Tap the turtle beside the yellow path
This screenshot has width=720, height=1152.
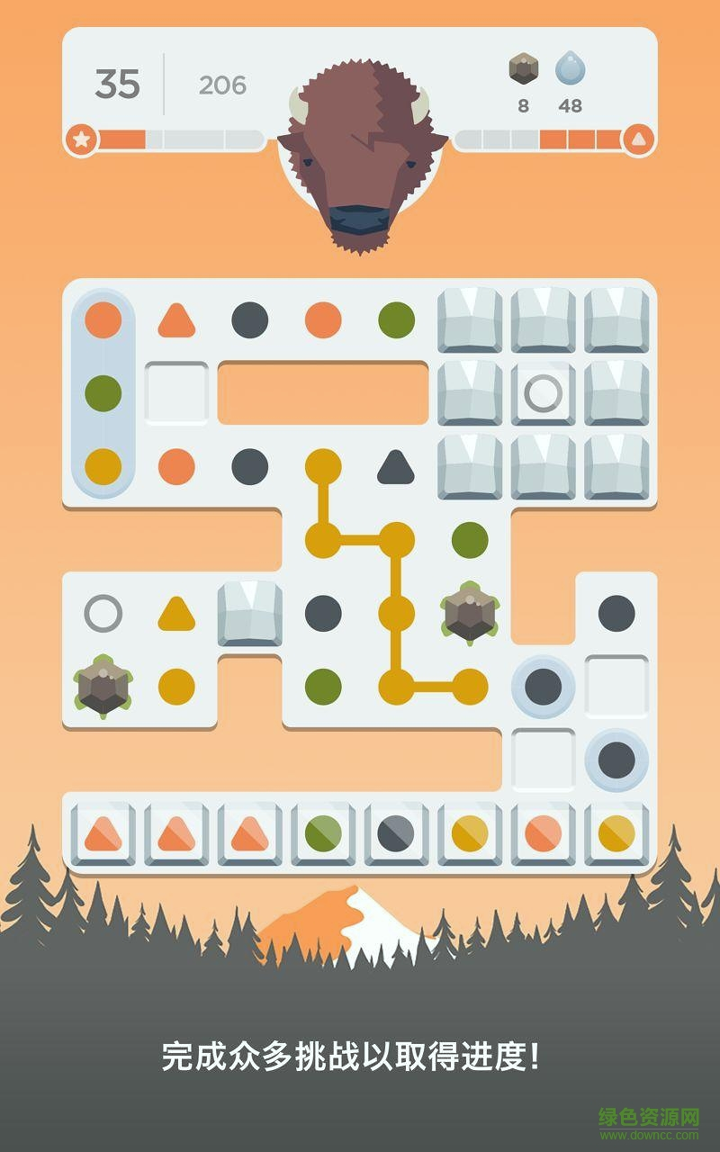469,613
